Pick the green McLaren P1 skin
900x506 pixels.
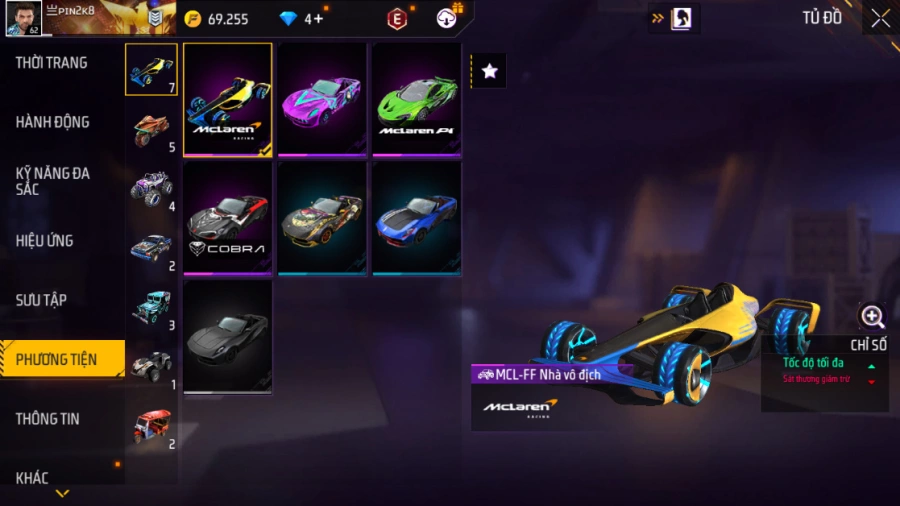point(416,99)
